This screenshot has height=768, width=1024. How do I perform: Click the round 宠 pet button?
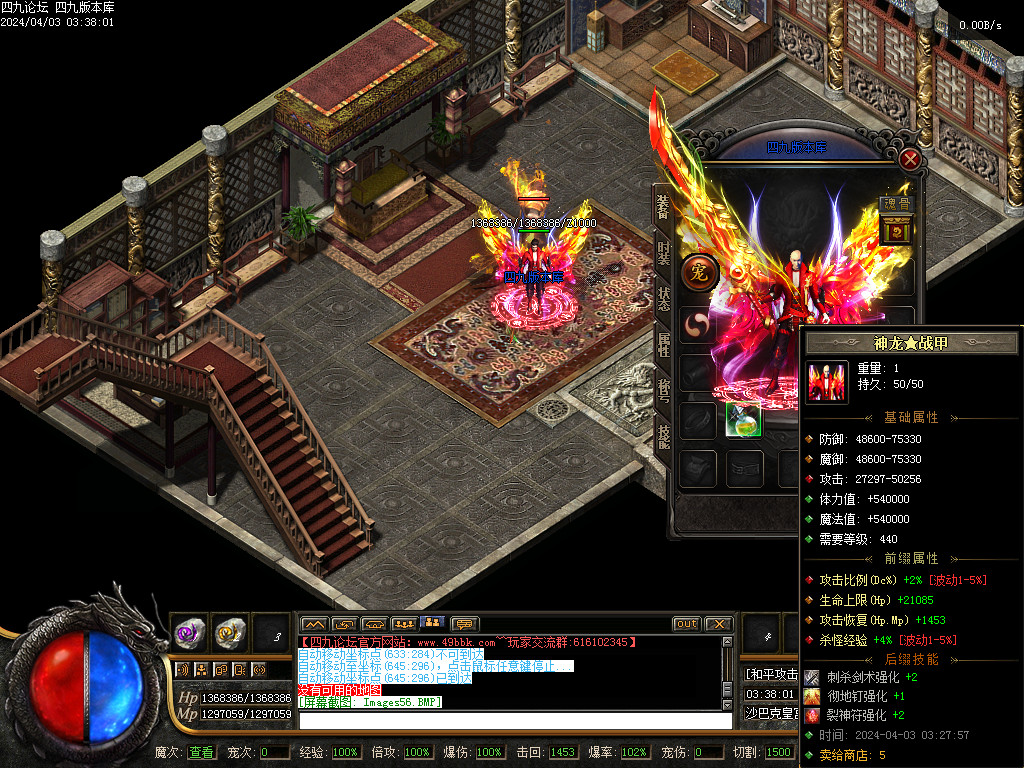699,272
